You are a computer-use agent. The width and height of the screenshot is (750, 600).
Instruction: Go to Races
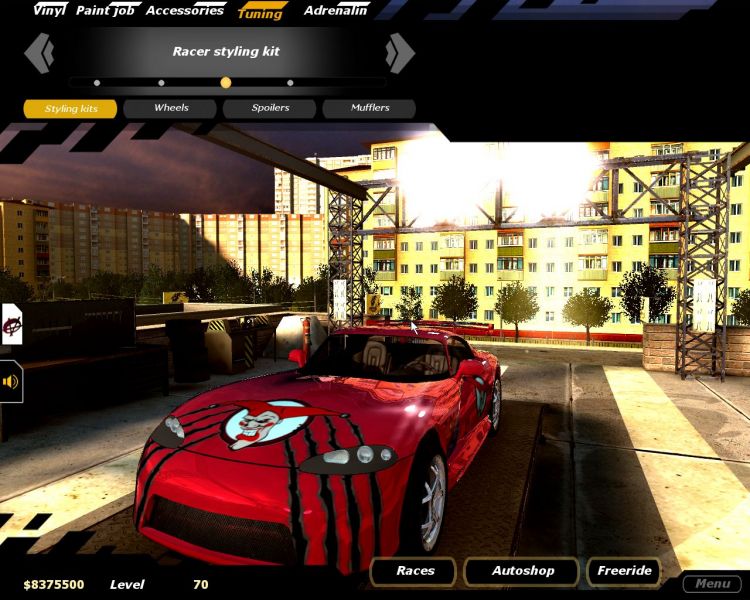[414, 571]
